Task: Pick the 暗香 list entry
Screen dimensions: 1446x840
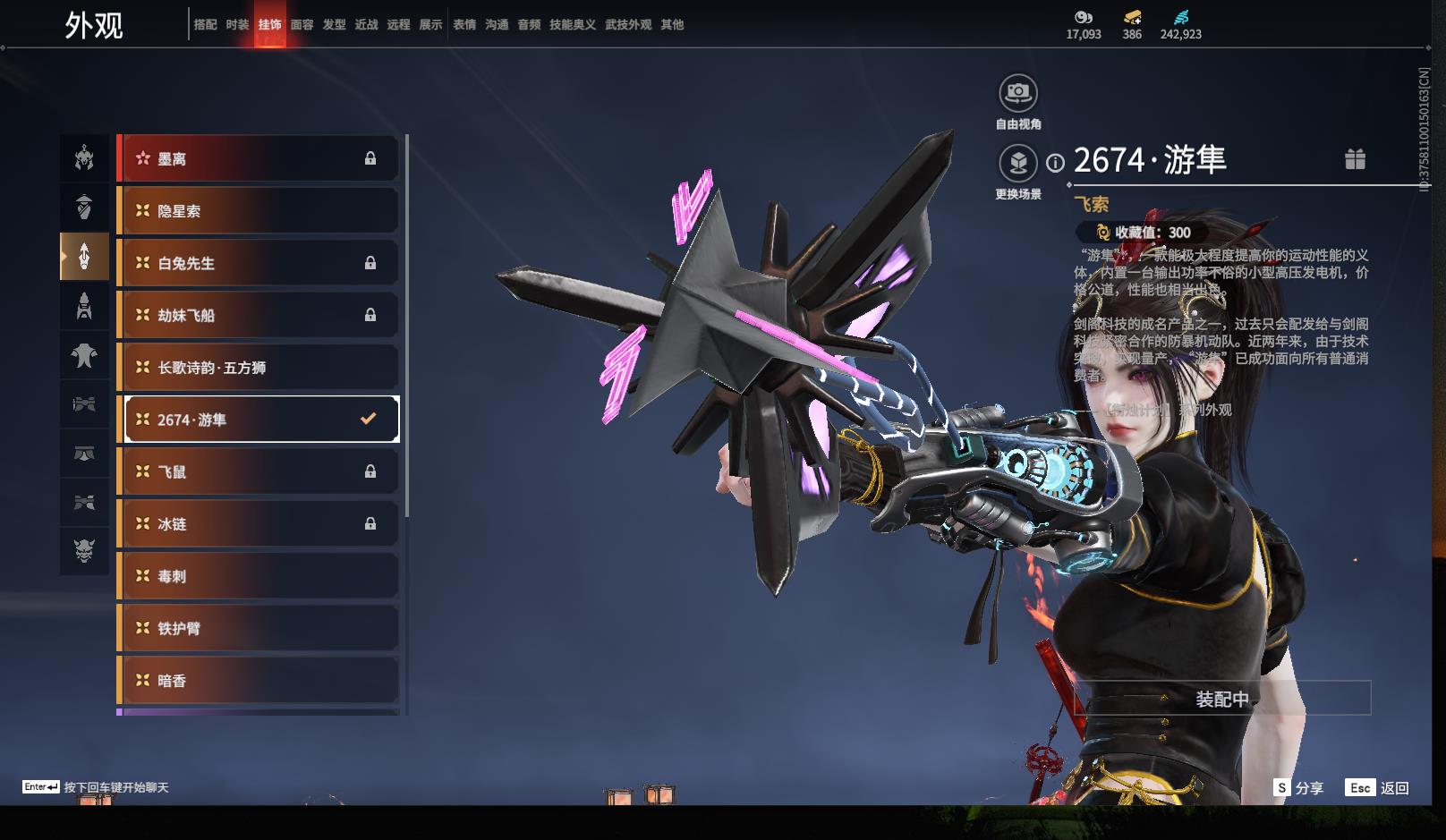Action: [x=258, y=681]
